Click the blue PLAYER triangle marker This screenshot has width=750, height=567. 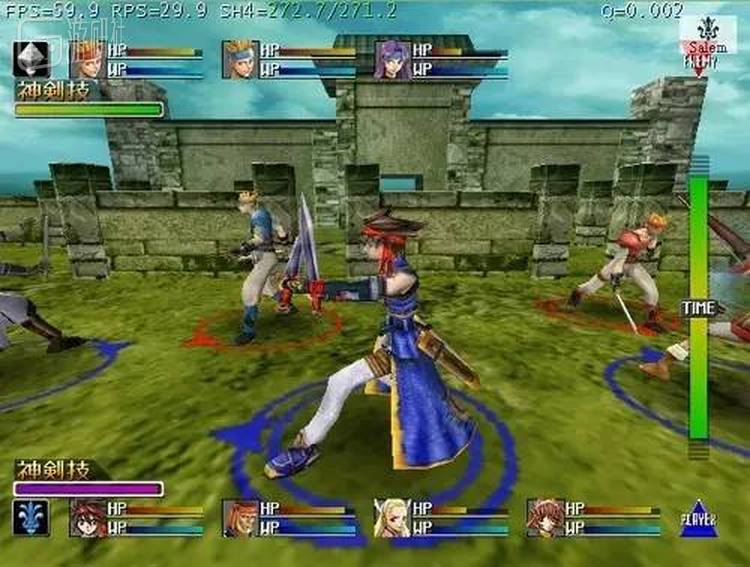(x=698, y=518)
